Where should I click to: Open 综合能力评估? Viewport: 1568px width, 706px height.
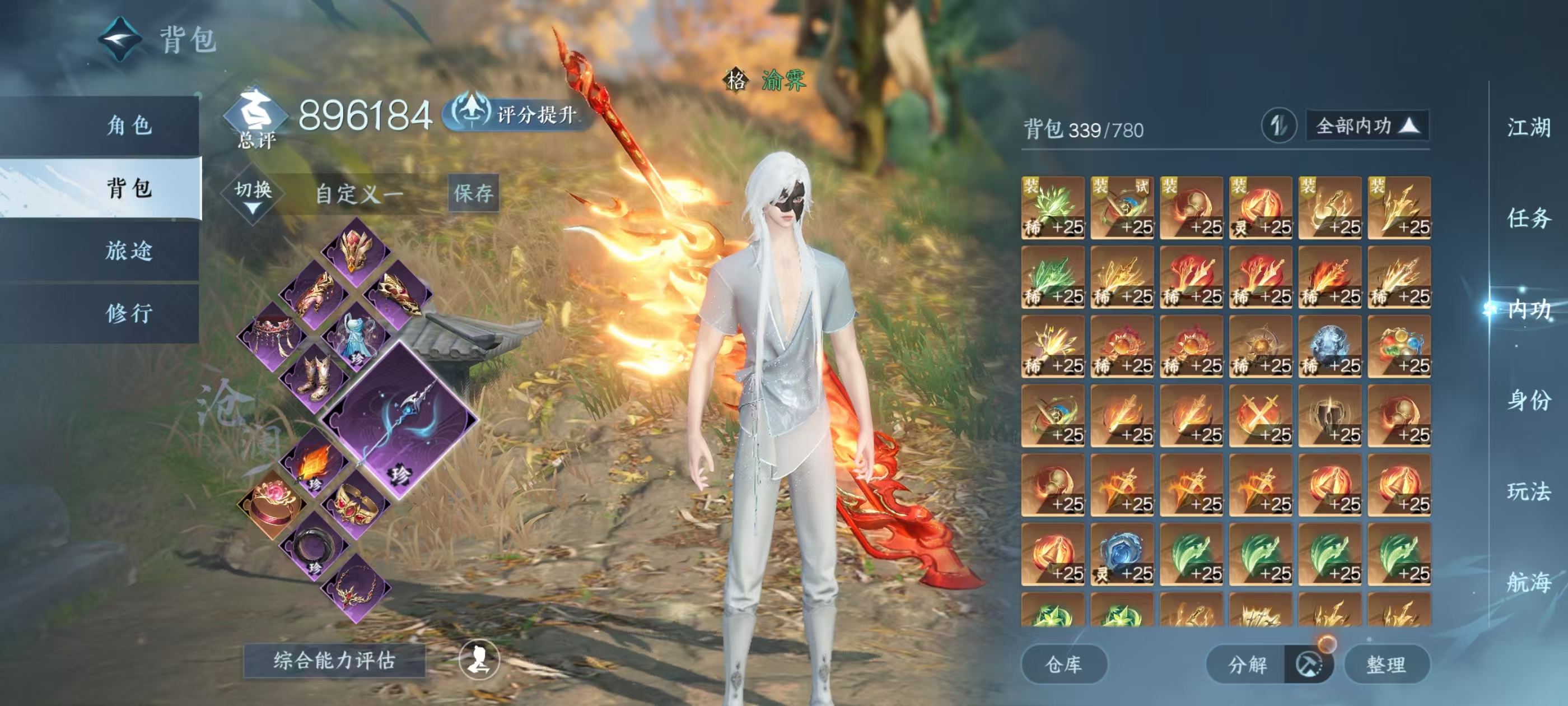point(334,660)
